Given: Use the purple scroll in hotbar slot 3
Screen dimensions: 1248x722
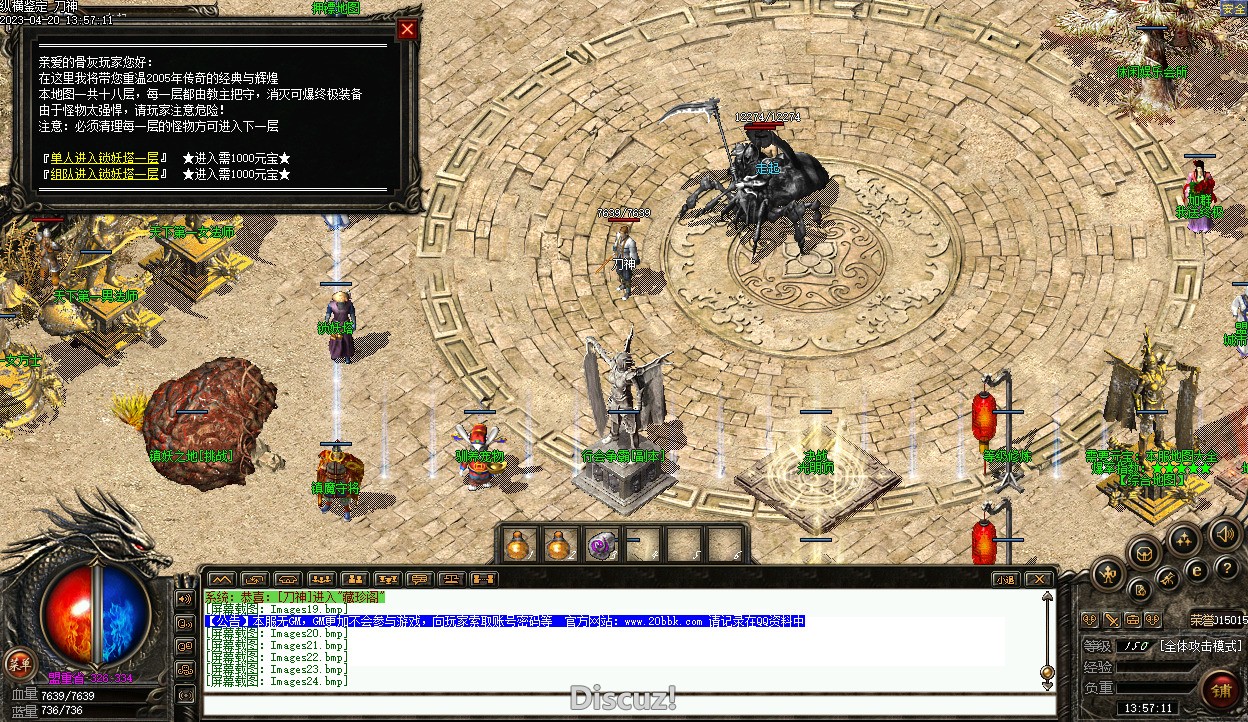Looking at the screenshot, I should point(601,545).
